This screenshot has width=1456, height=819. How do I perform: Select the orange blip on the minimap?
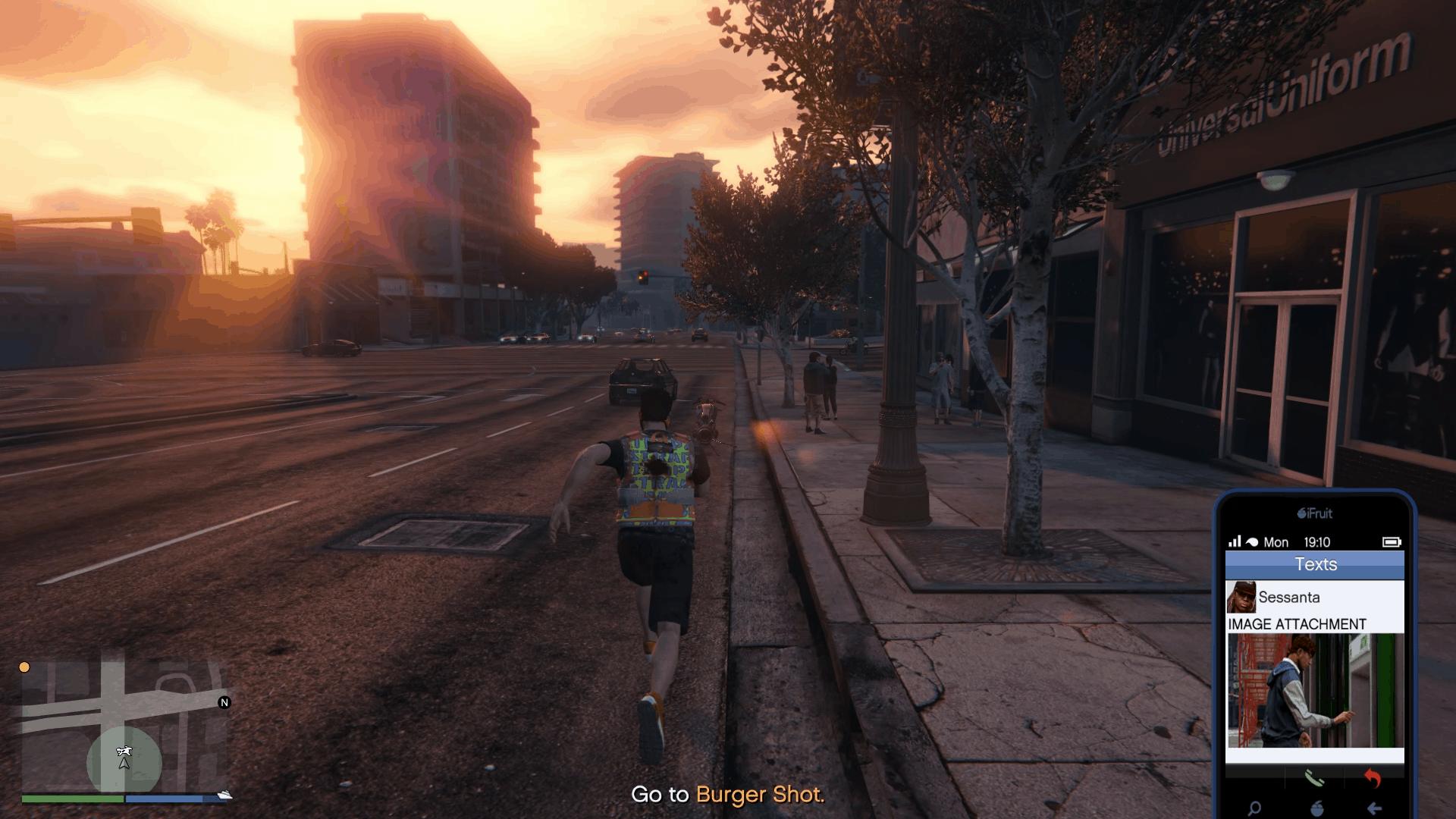(x=24, y=667)
